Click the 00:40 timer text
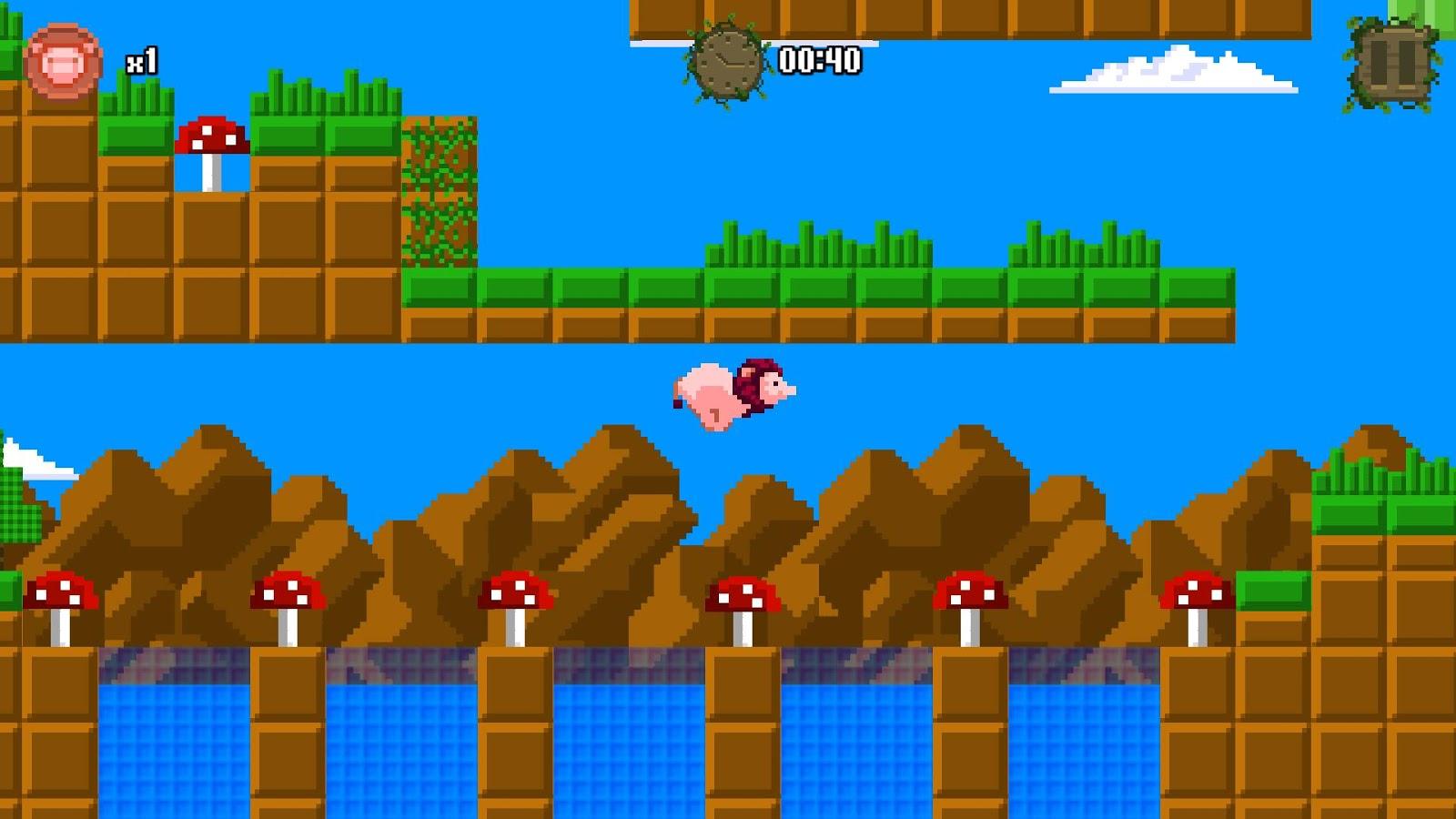1456x819 pixels. (817, 62)
